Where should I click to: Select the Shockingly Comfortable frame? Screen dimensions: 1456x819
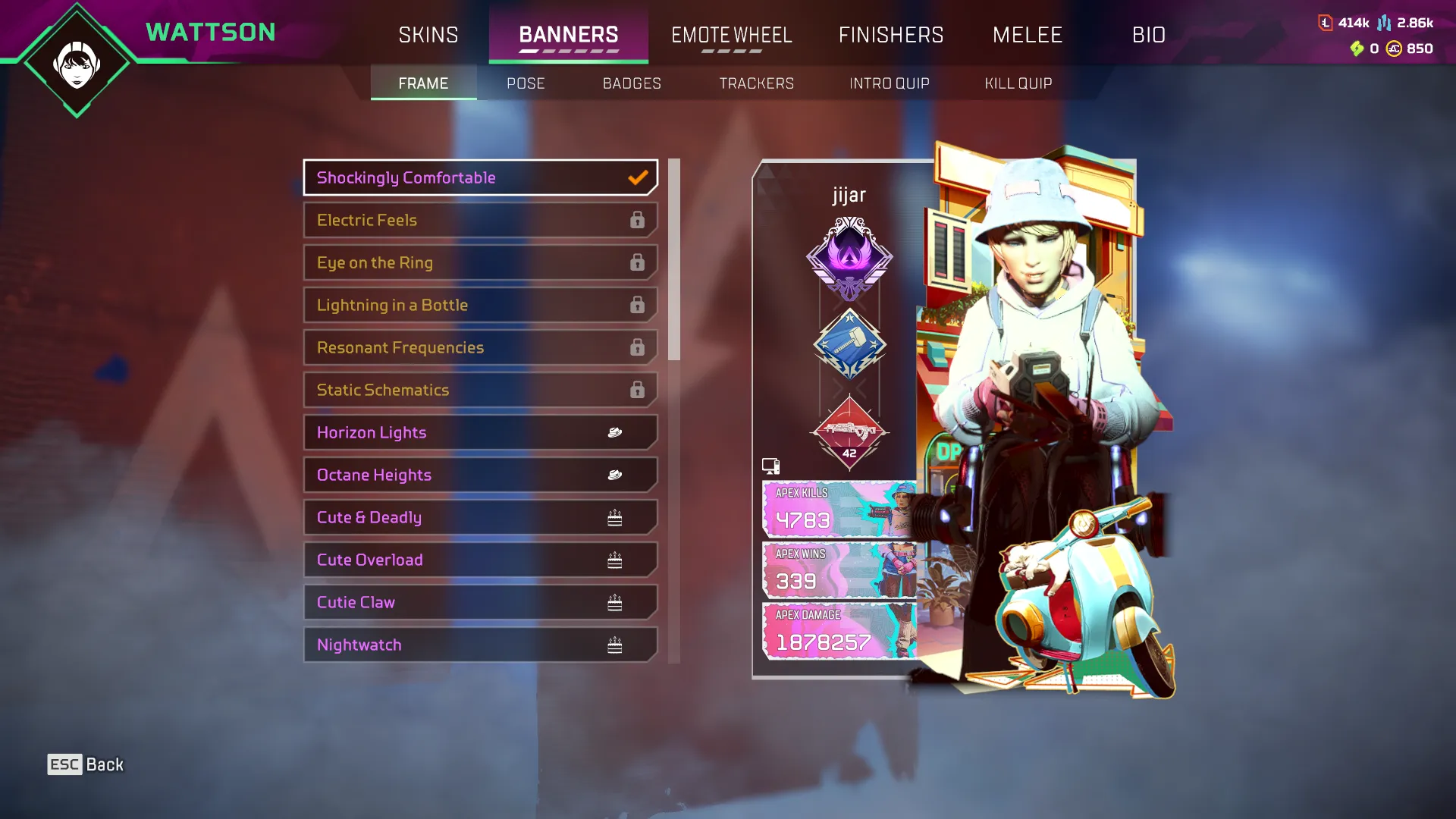click(480, 177)
